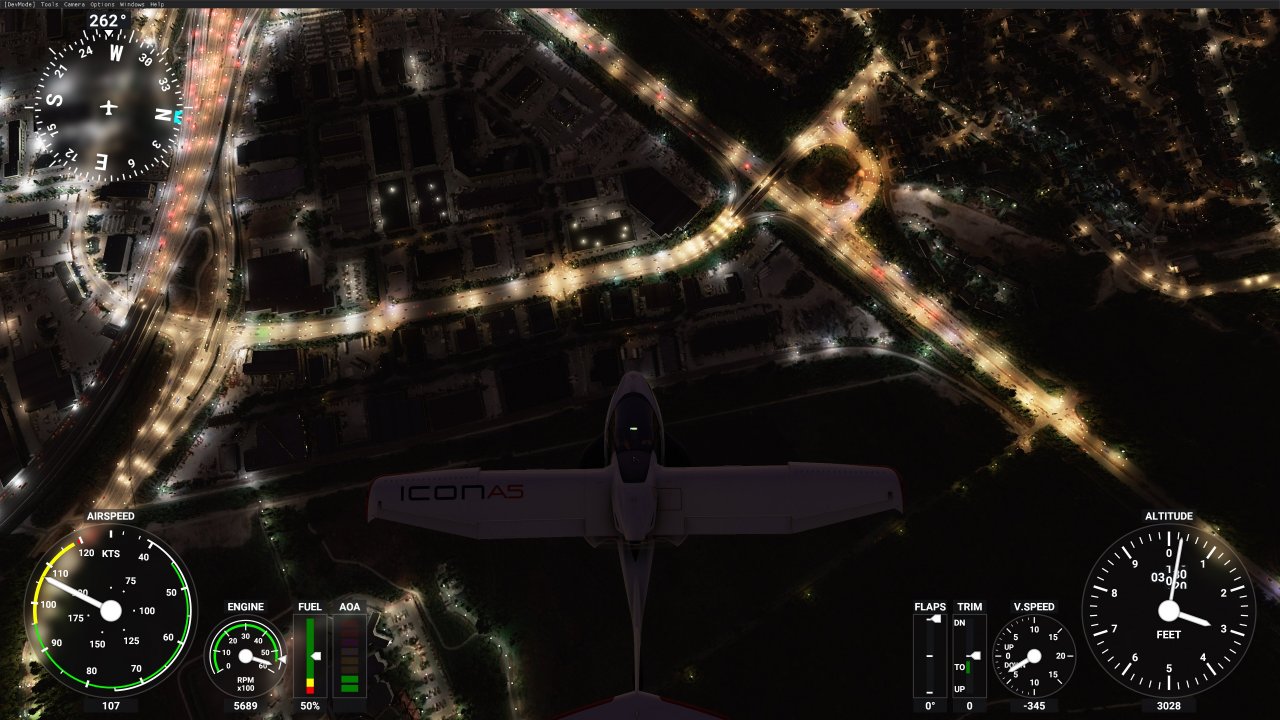1280x720 pixels.
Task: Click the ENGINE RPM gauge
Action: click(x=244, y=655)
